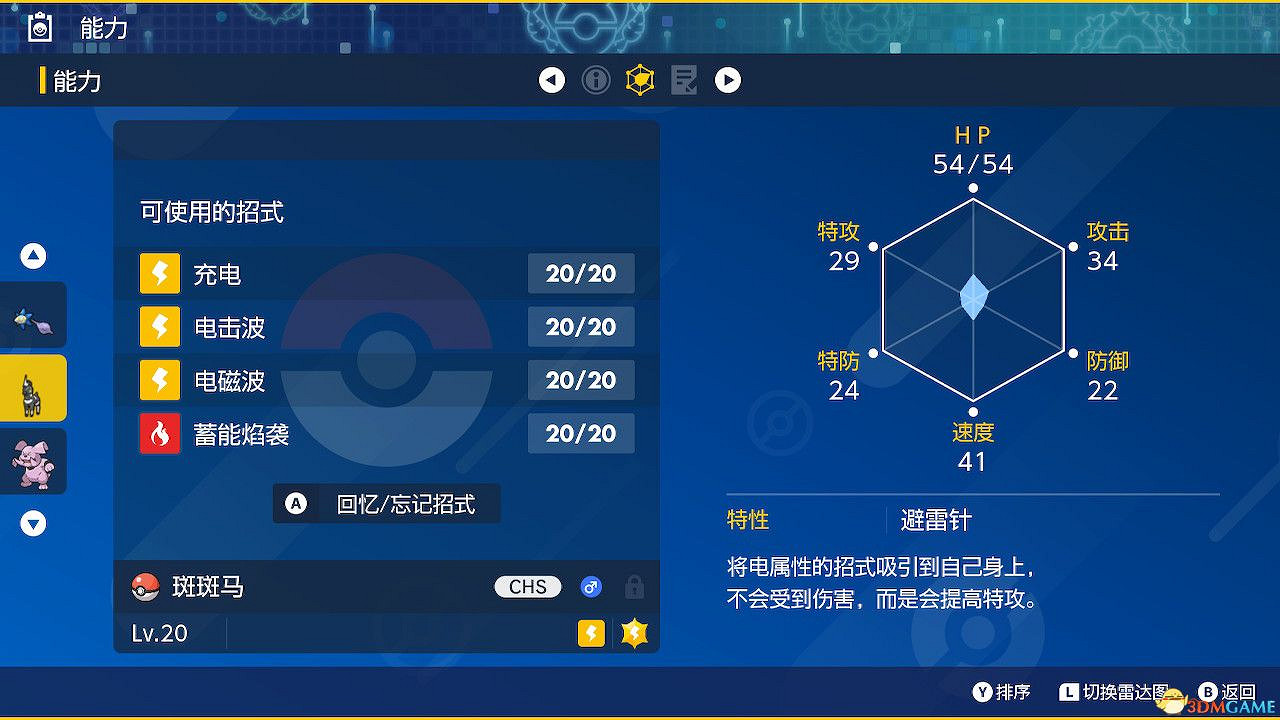Select the moves memo icon in top bar

tap(684, 80)
